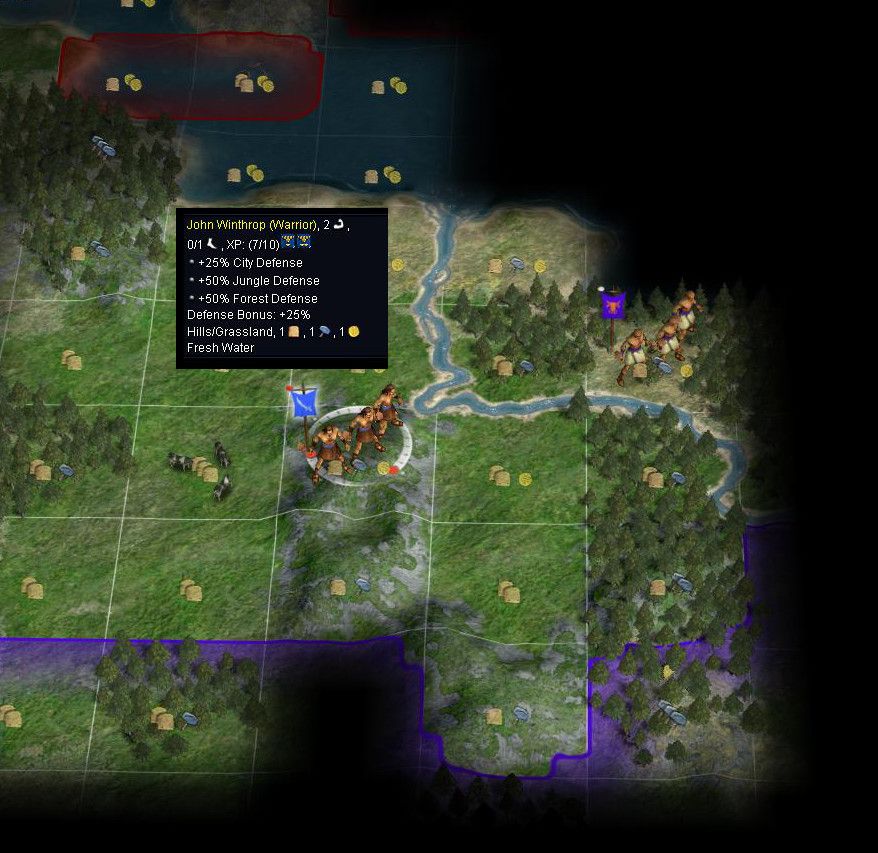
Task: Select the John Winthrop warrior with blue flag
Action: coord(356,435)
